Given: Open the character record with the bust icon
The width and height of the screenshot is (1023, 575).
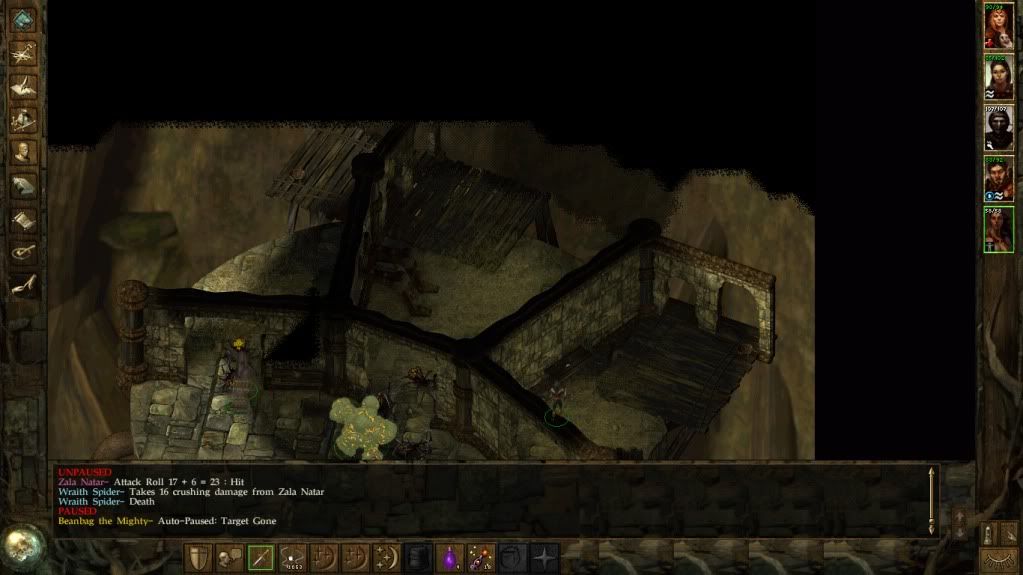Looking at the screenshot, I should click(23, 152).
